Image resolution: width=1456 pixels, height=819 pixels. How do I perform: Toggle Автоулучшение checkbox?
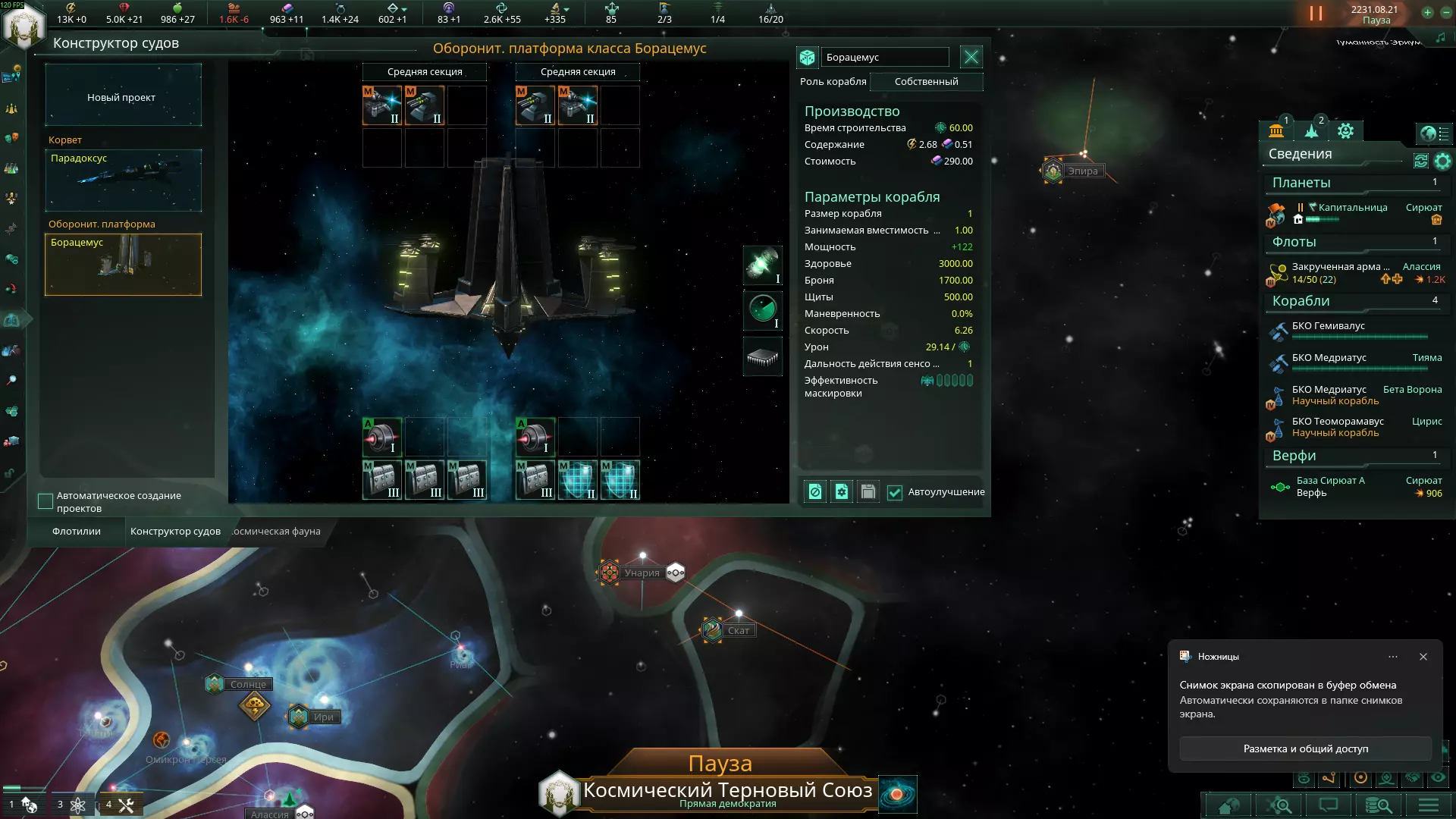pyautogui.click(x=895, y=493)
